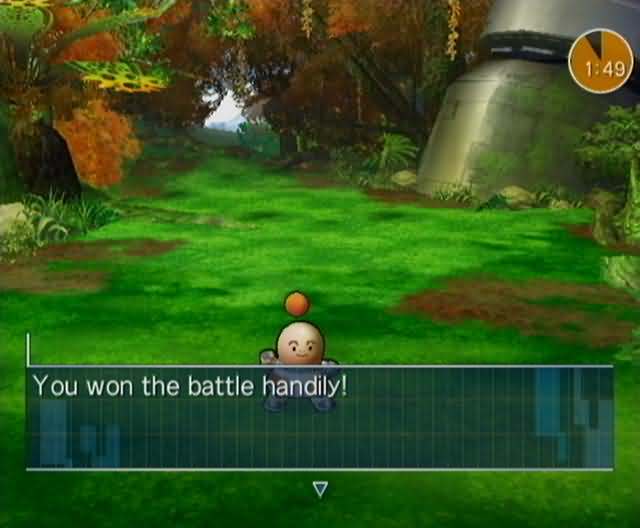Advance dialogue with the down-arrow indicator
Viewport: 640px width, 528px height.
click(x=320, y=489)
